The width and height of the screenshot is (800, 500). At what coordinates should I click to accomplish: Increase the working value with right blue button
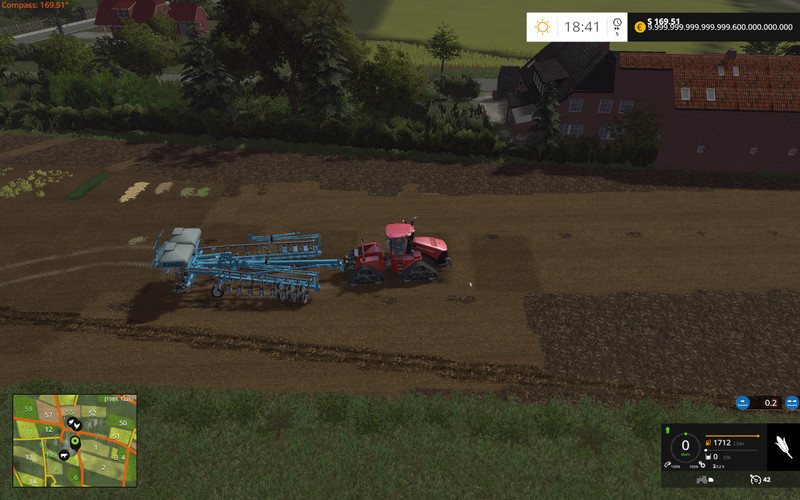pyautogui.click(x=792, y=403)
